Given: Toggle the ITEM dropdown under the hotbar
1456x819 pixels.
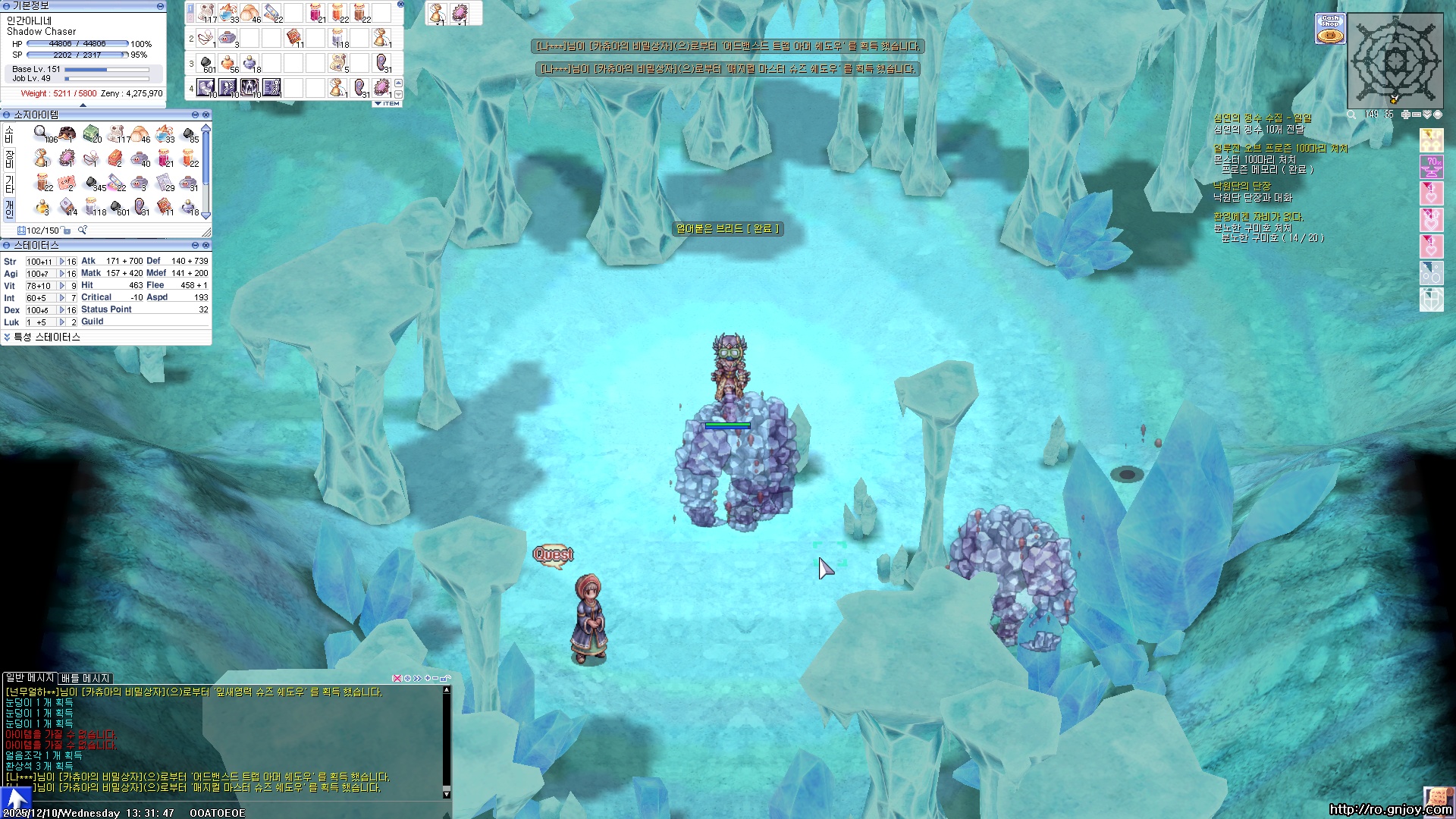Looking at the screenshot, I should 387,104.
